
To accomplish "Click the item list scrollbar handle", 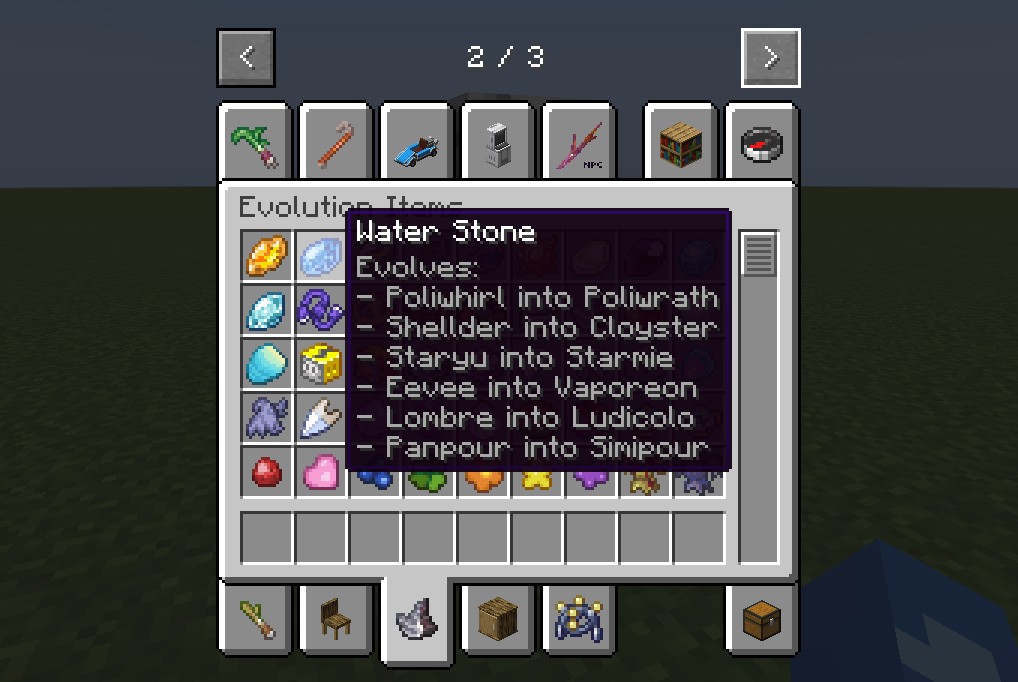I will pos(758,254).
